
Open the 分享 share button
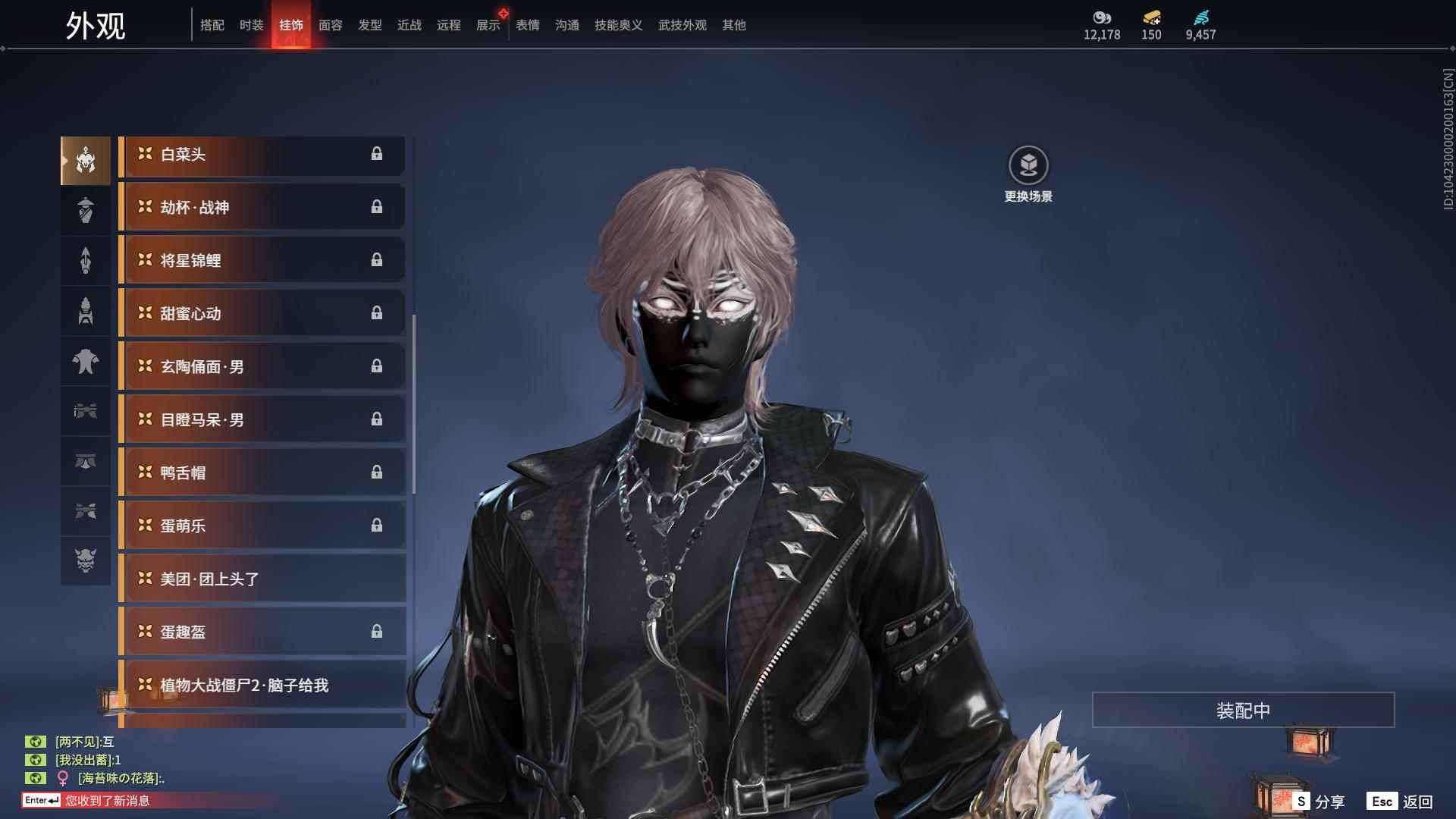(1319, 801)
